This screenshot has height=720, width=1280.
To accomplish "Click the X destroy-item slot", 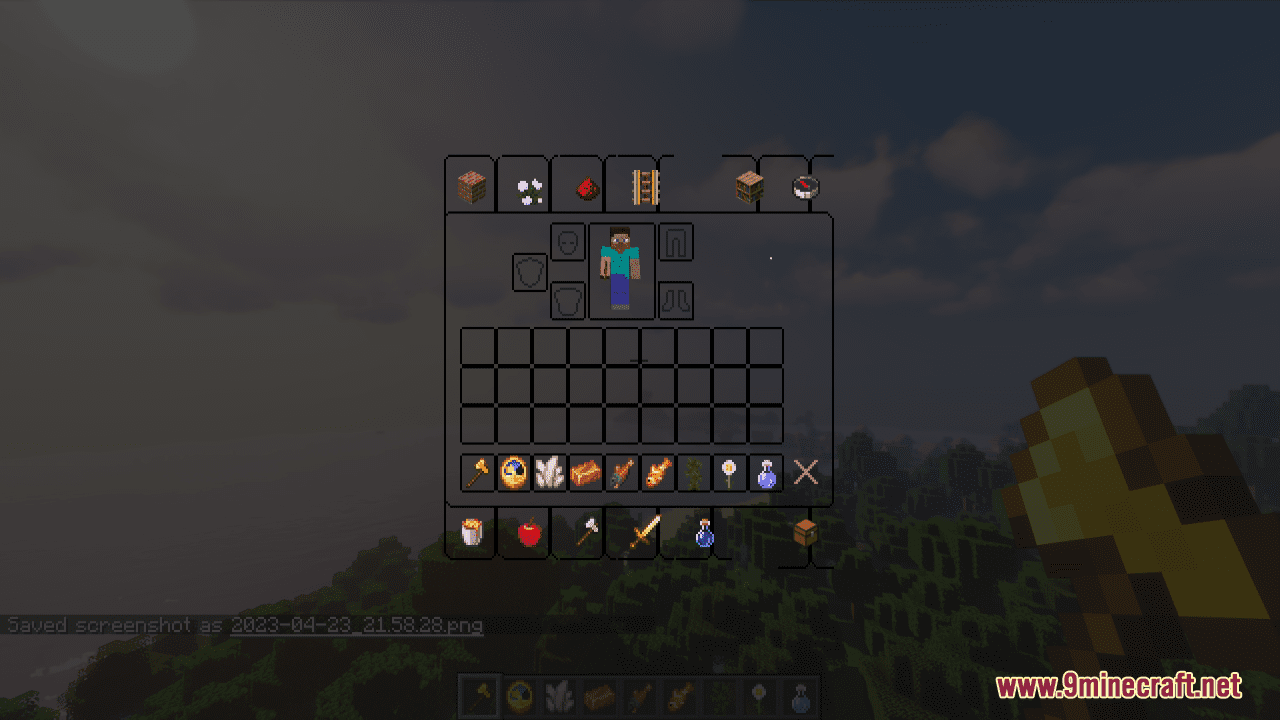I will [x=805, y=473].
